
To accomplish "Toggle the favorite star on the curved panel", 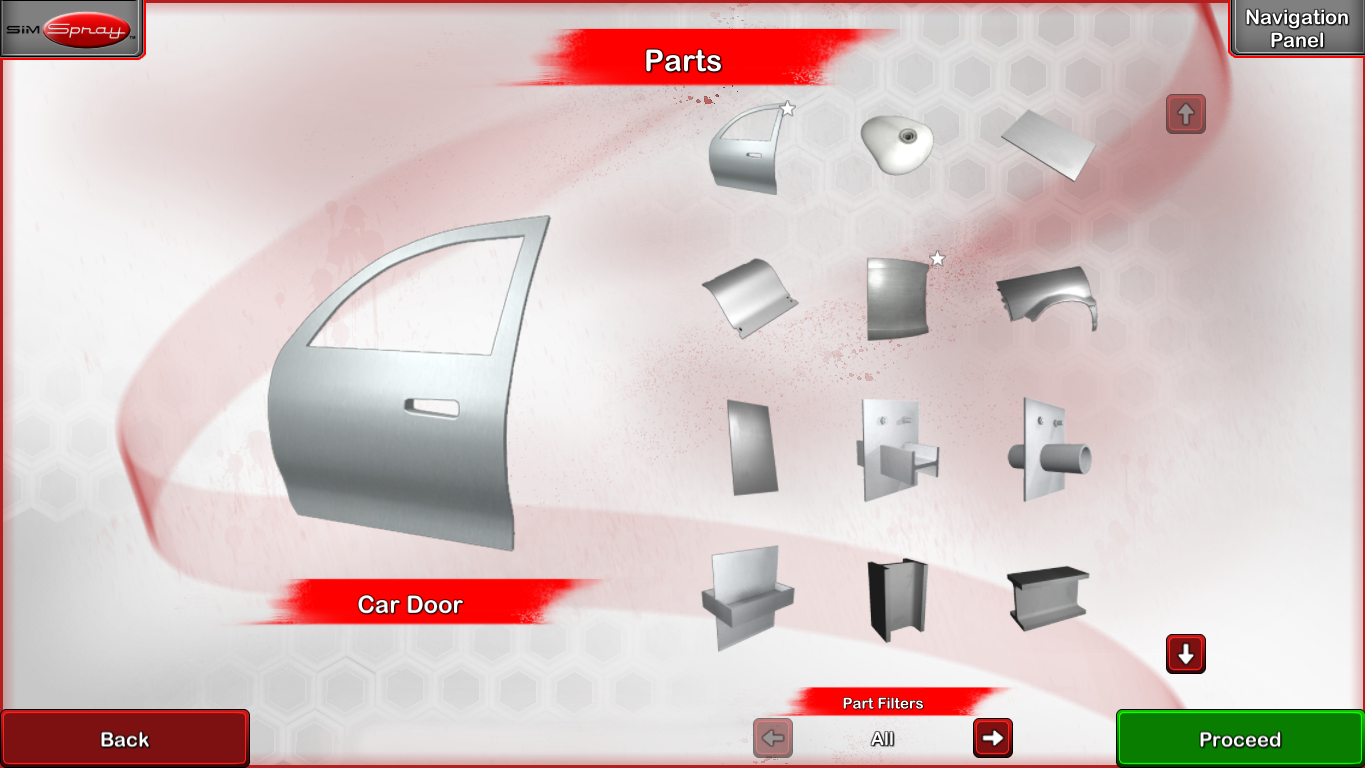I will 937,259.
